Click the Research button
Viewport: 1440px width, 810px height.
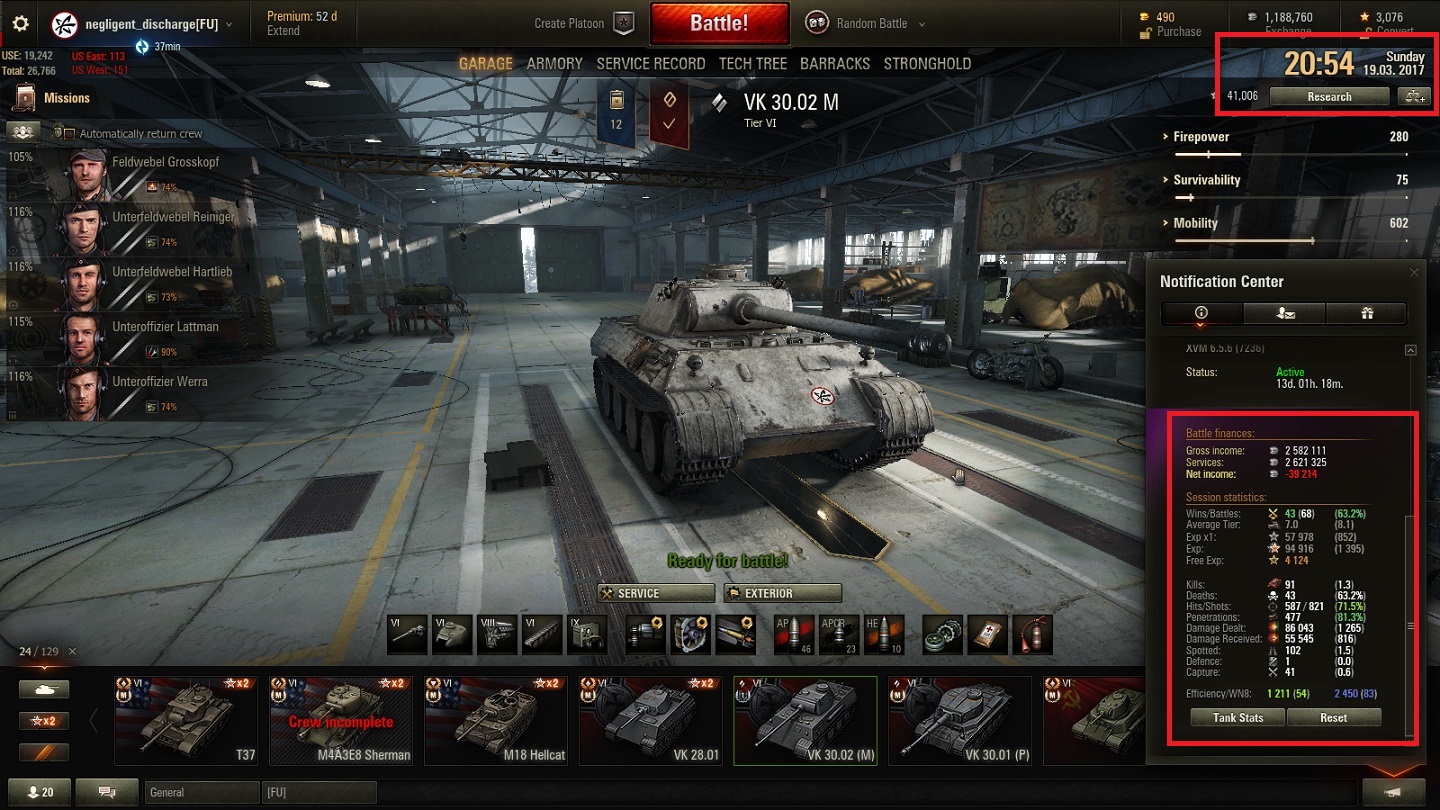pyautogui.click(x=1328, y=97)
